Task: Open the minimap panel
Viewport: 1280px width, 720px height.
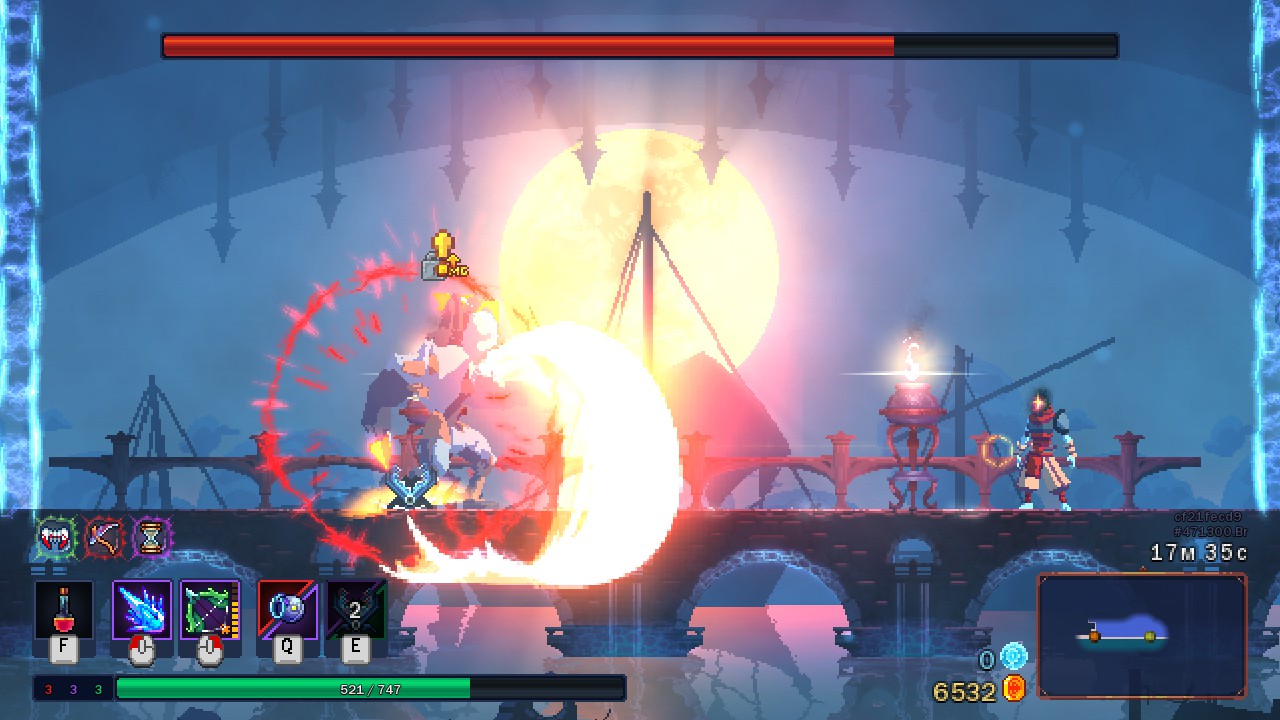Action: [1148, 630]
